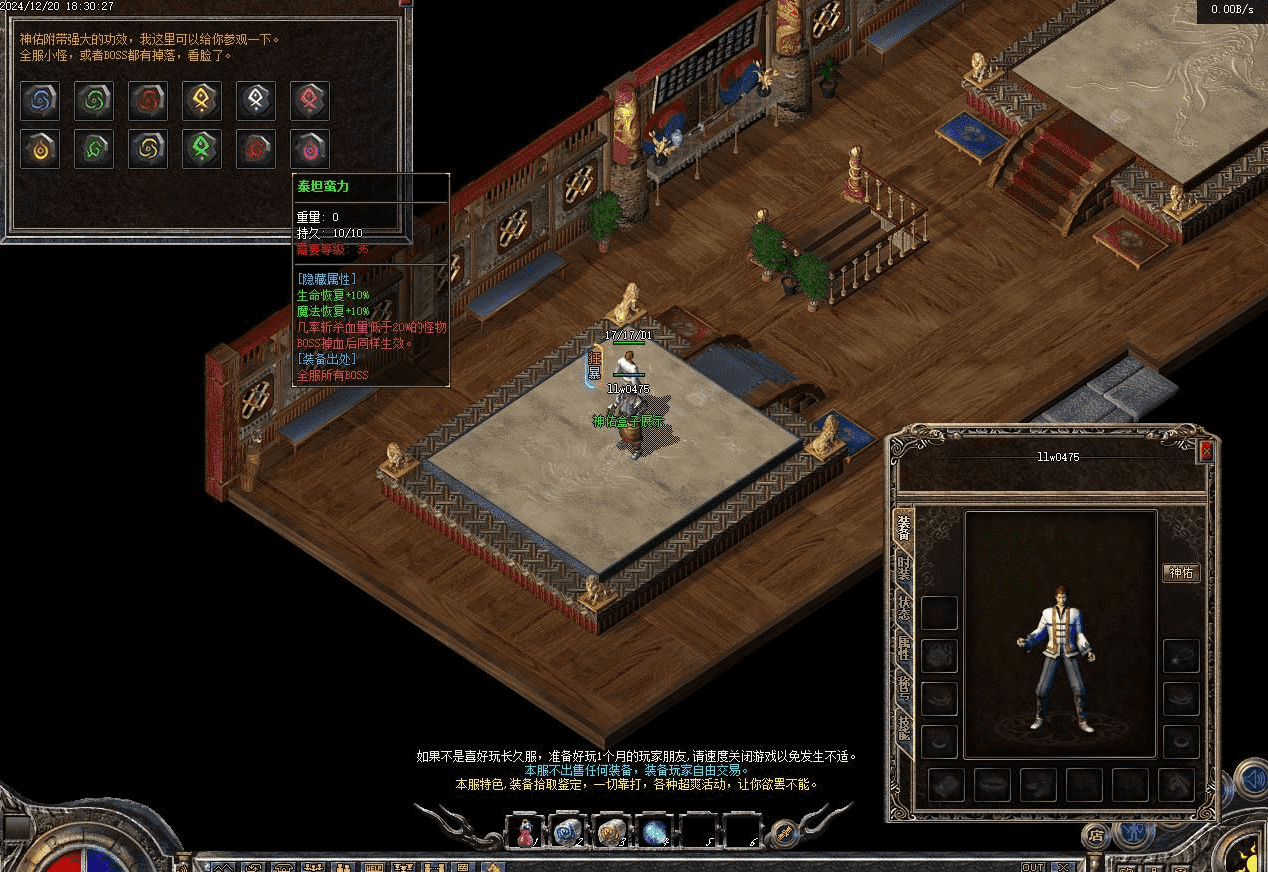Use the blue orb hotbar item
This screenshot has height=872, width=1268.
[655, 832]
